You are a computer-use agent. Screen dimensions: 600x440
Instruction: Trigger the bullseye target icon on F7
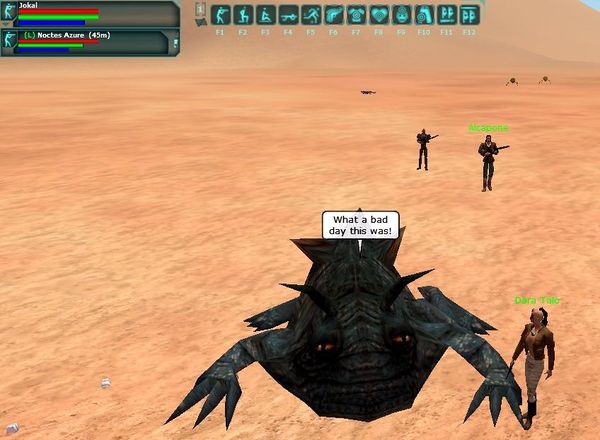click(x=356, y=15)
